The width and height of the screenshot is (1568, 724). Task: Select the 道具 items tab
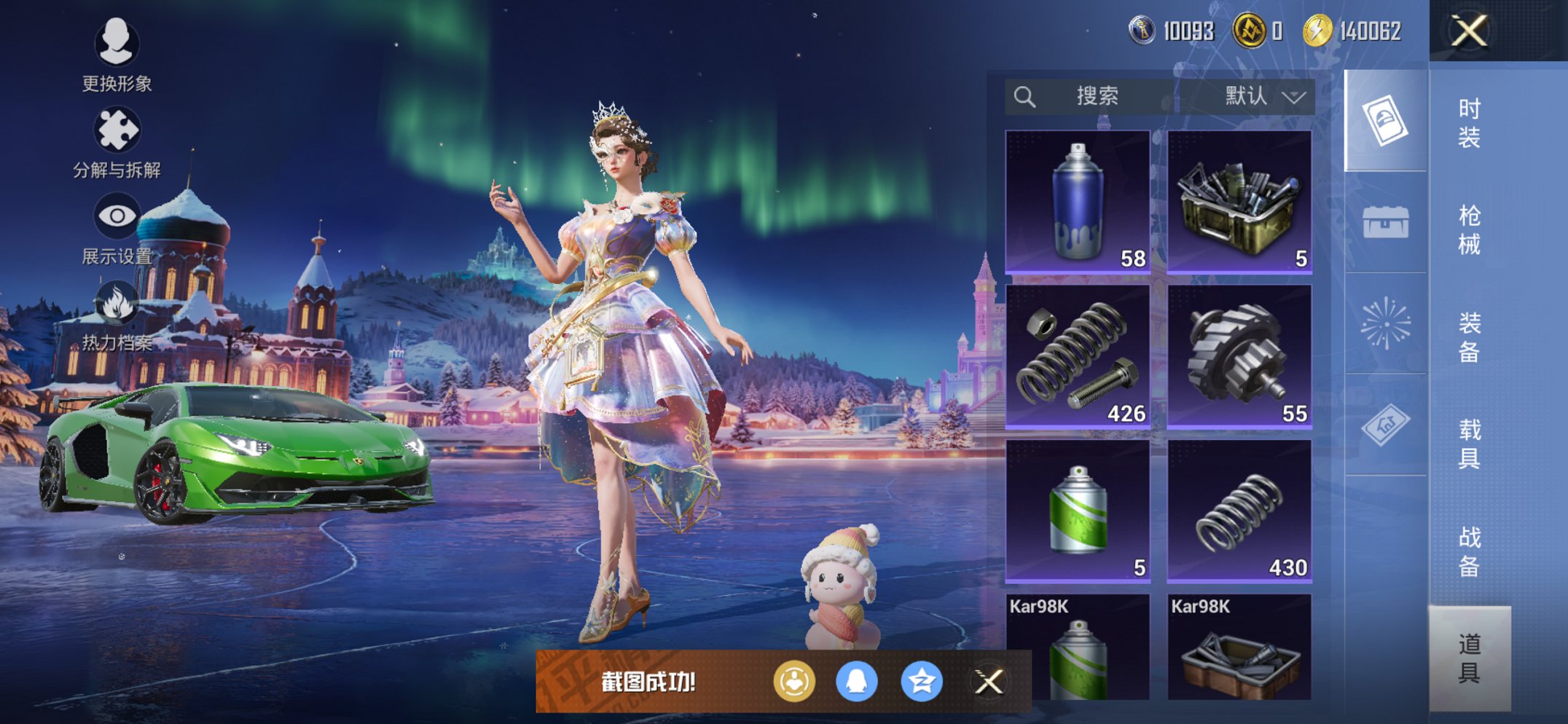tap(1469, 658)
